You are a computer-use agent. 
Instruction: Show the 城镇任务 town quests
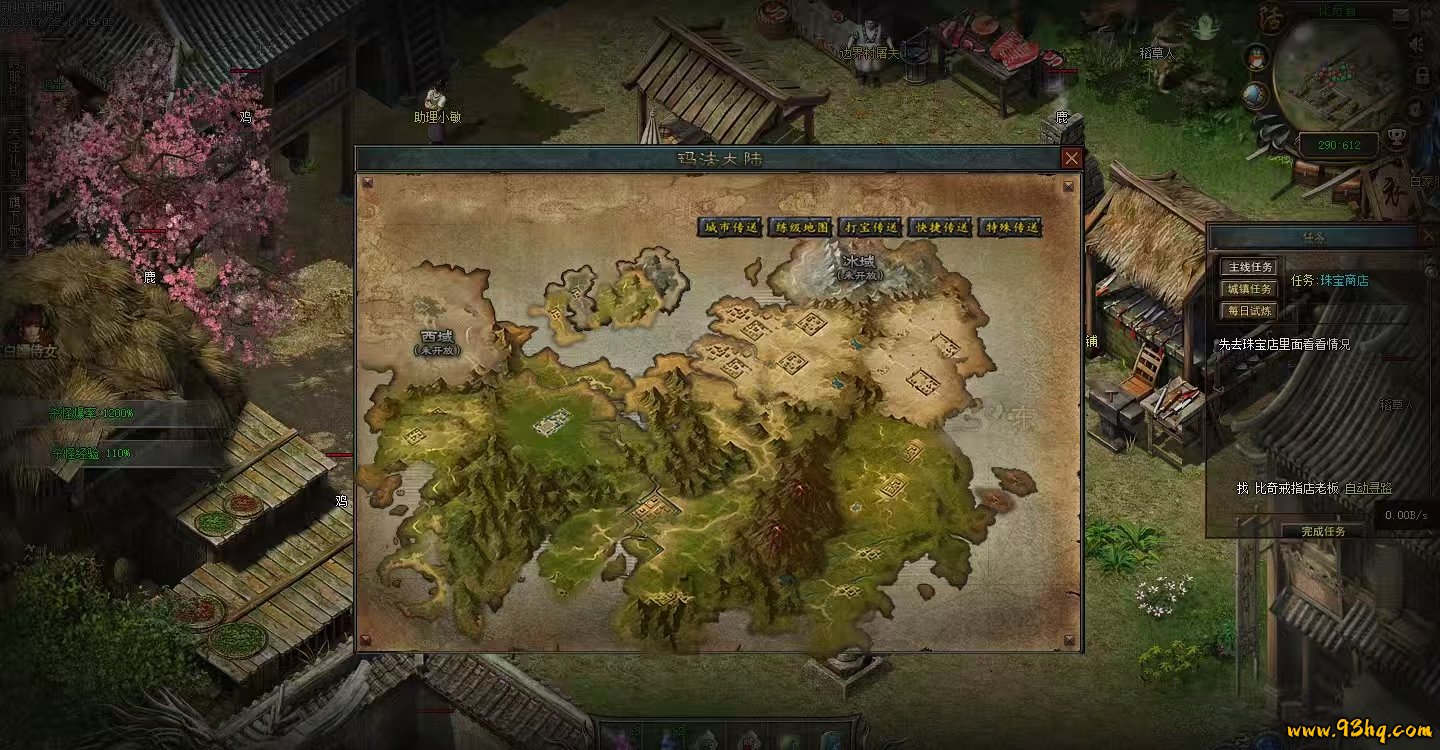tap(1249, 289)
